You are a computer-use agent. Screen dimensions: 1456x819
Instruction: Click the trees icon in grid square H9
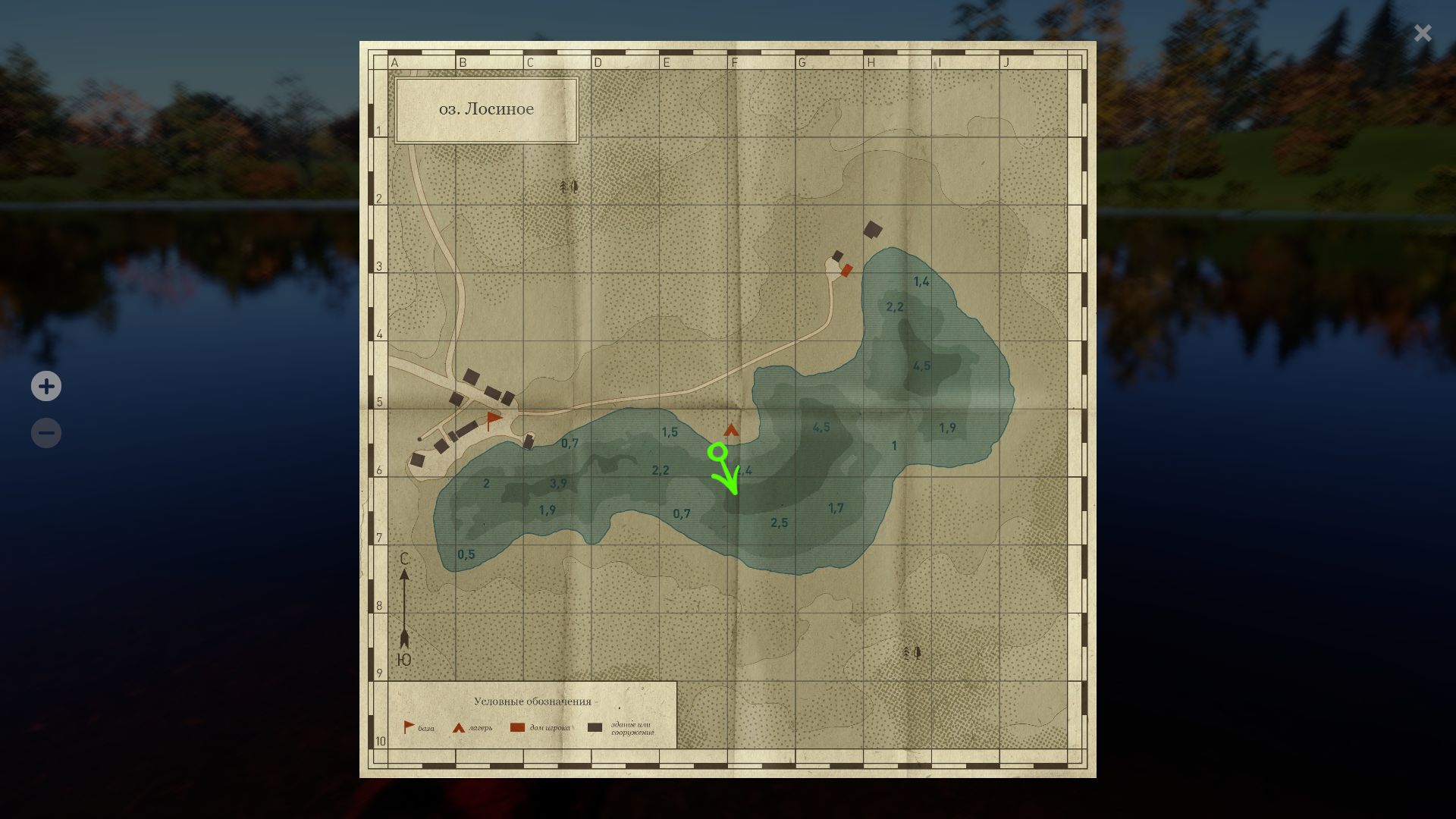[911, 652]
